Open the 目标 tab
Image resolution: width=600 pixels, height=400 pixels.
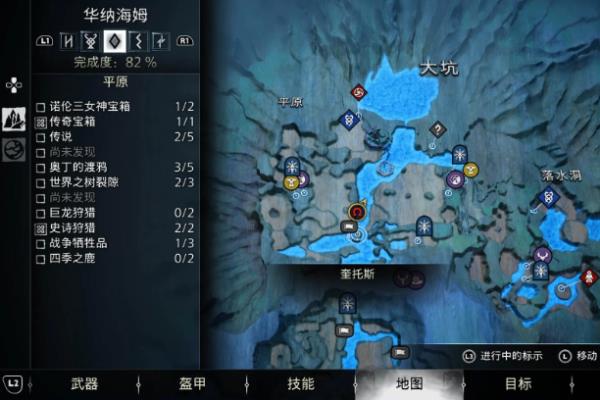pos(517,384)
